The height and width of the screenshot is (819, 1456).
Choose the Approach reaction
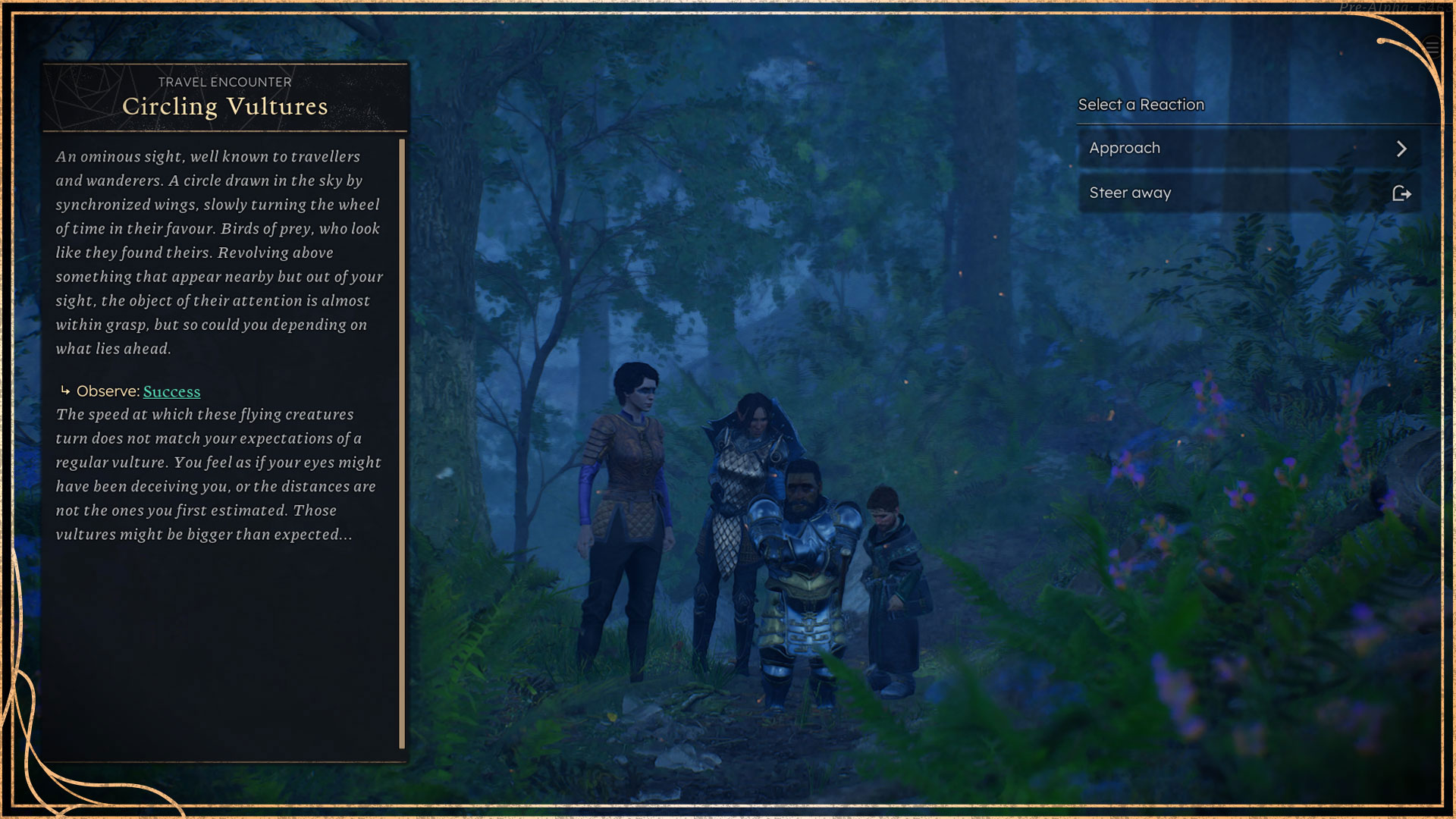click(1248, 149)
